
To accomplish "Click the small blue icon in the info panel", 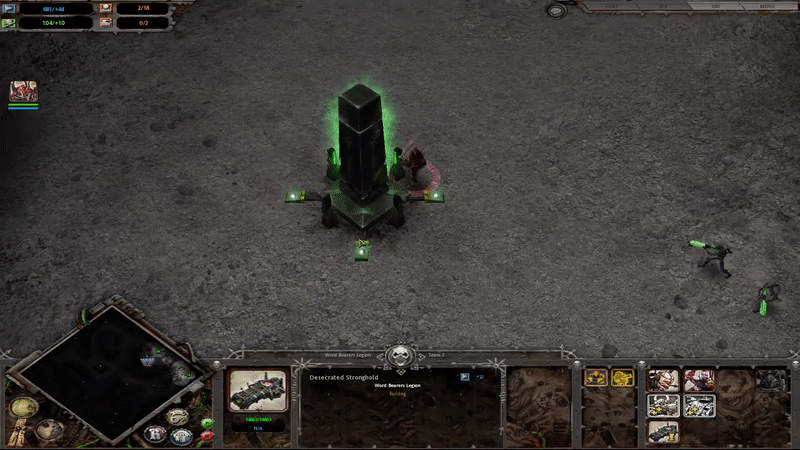I will pyautogui.click(x=464, y=377).
